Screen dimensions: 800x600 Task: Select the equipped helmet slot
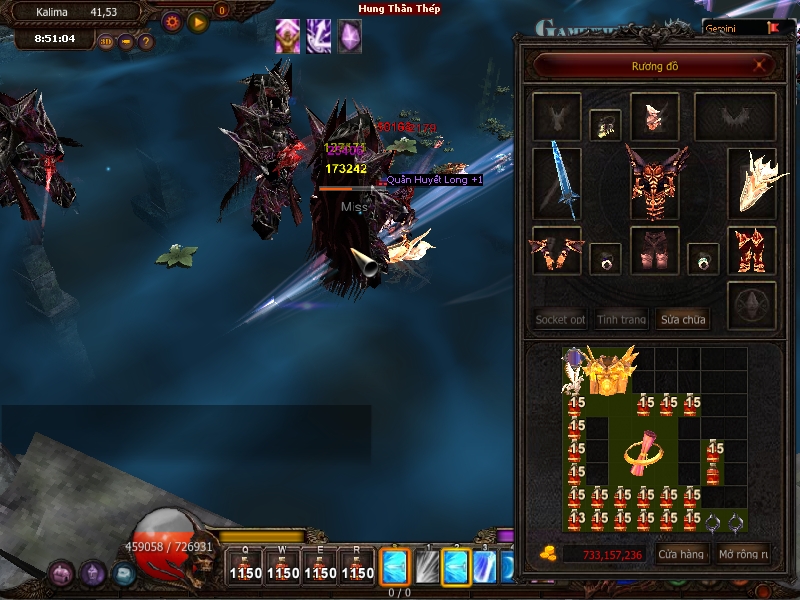point(655,116)
